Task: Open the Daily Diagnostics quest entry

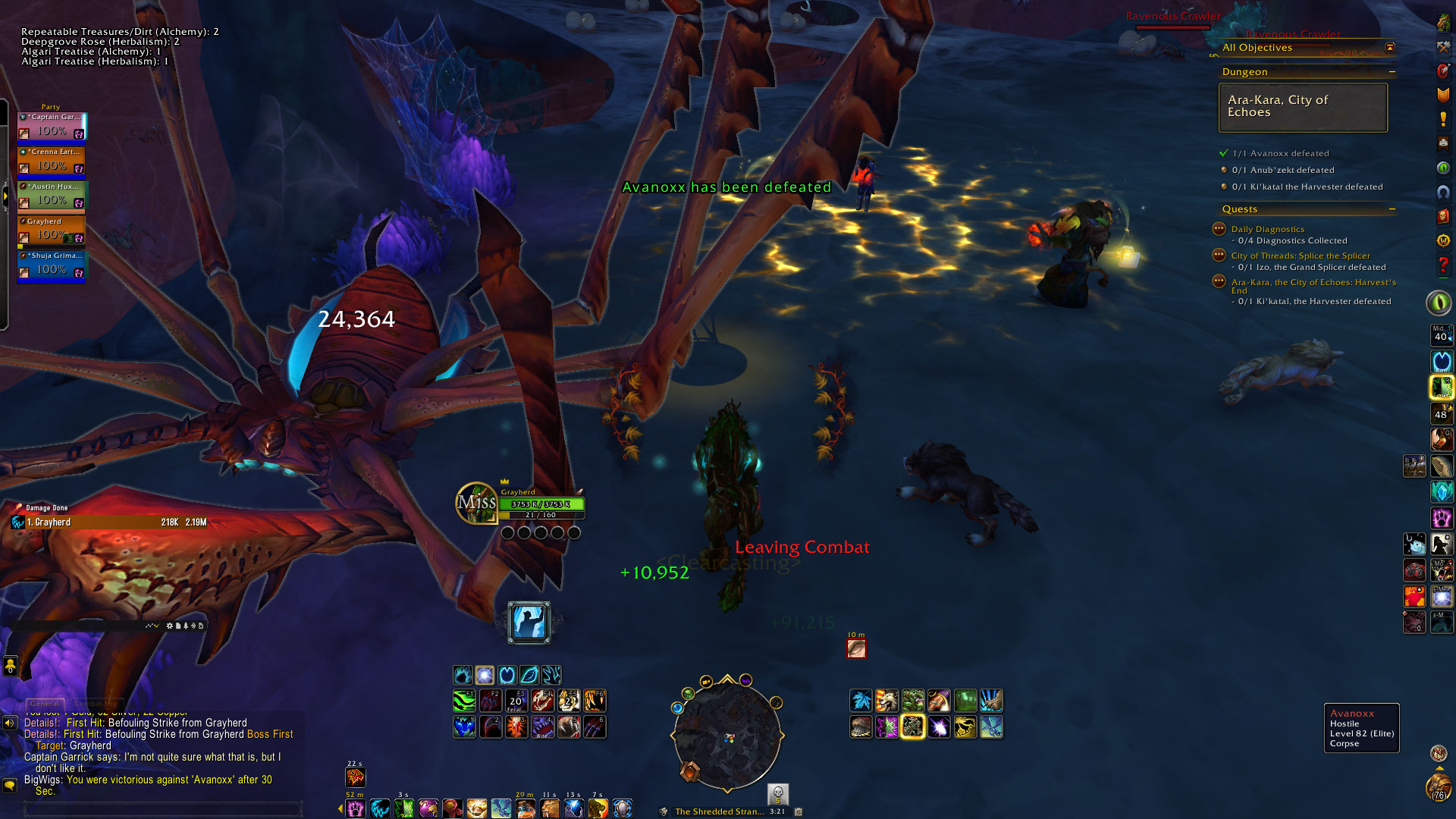Action: (1267, 229)
